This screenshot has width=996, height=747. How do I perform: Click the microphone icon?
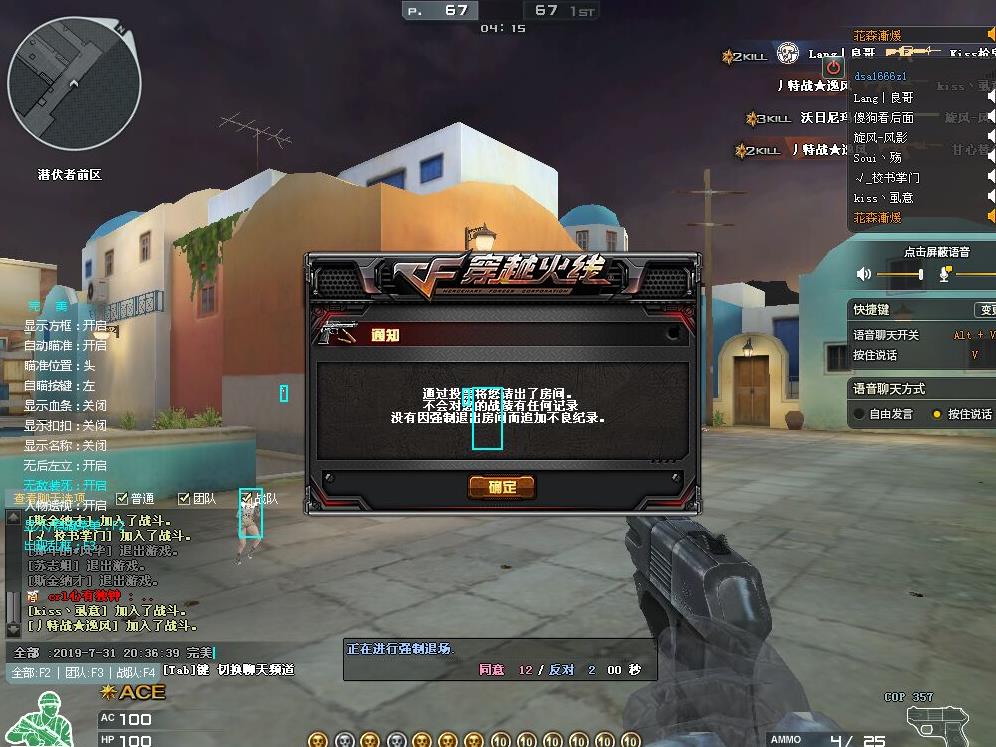(944, 274)
